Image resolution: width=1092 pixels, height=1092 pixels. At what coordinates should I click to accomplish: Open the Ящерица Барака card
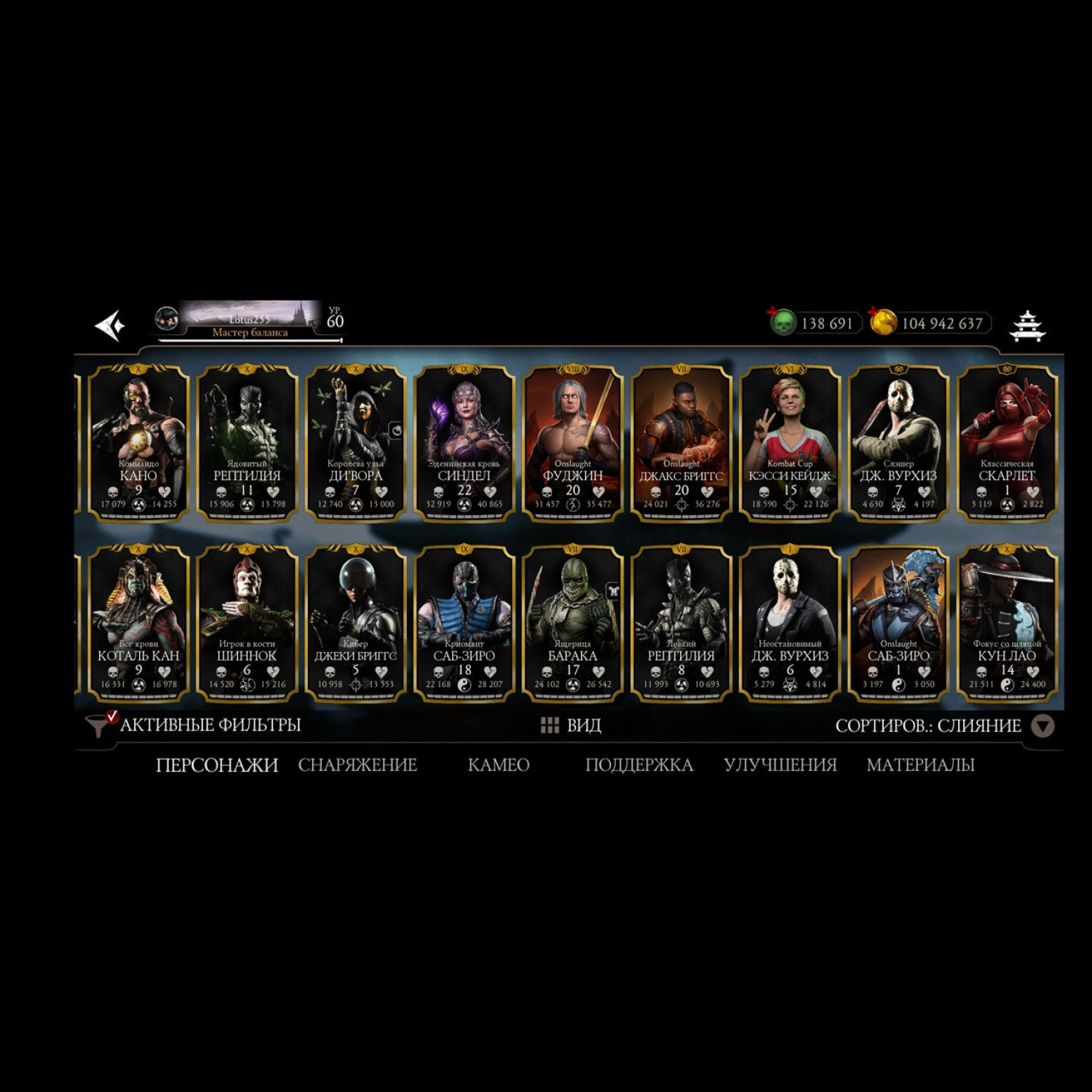coord(573,623)
